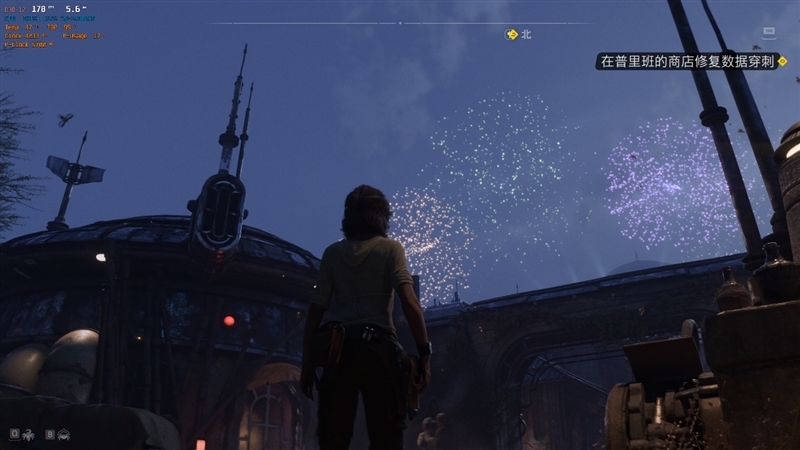Select the quest objective tracker text
800x450 pixels.
(687, 61)
